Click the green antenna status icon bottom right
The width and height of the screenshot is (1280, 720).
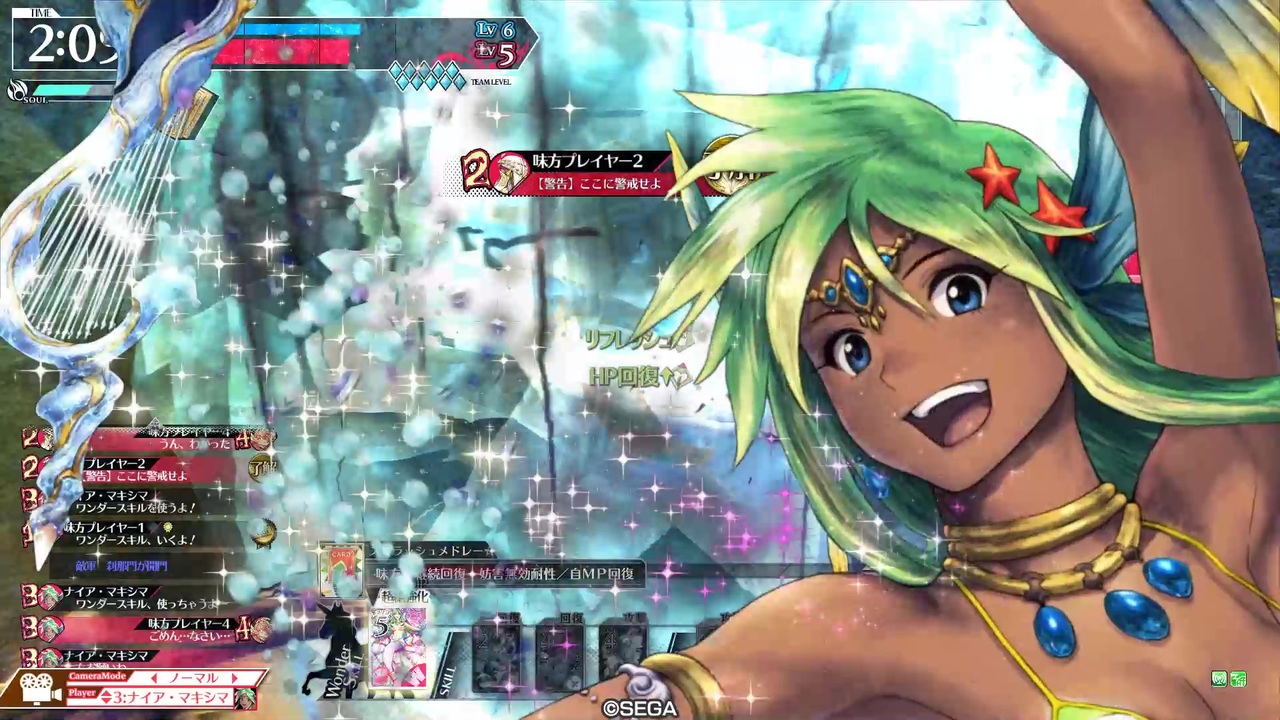1219,679
